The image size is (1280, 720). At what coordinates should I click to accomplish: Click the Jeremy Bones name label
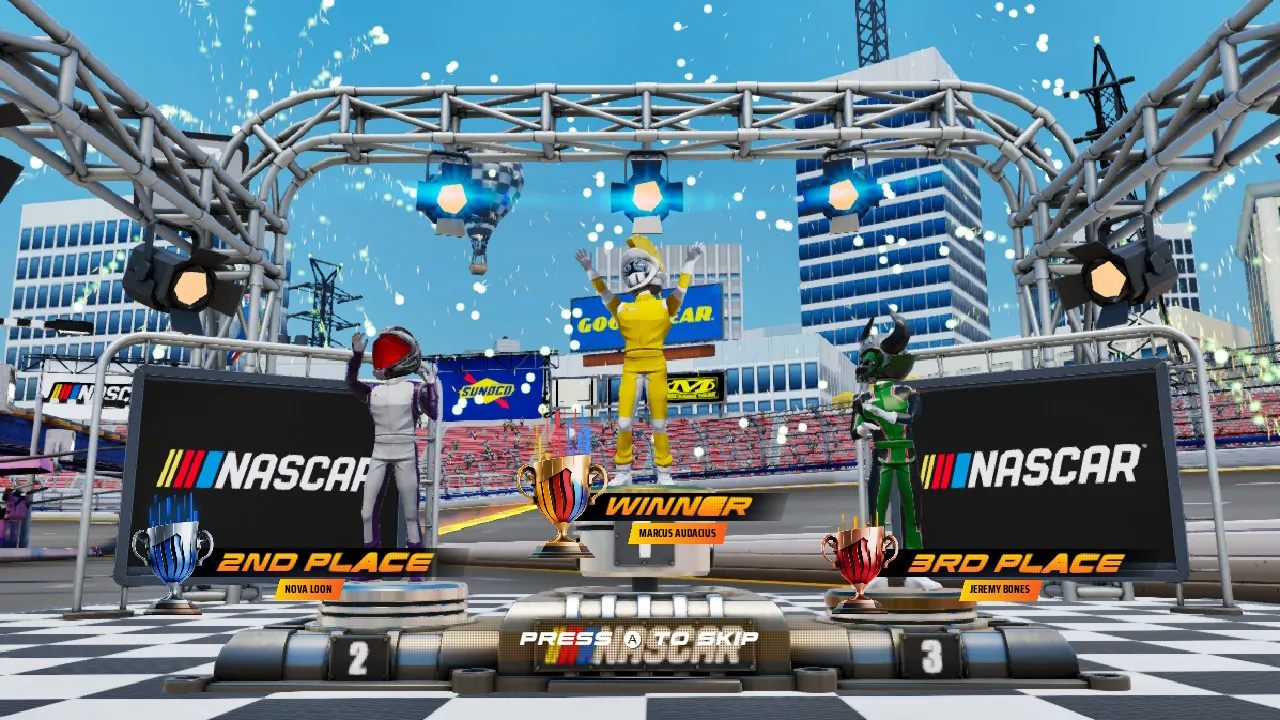pos(1000,590)
